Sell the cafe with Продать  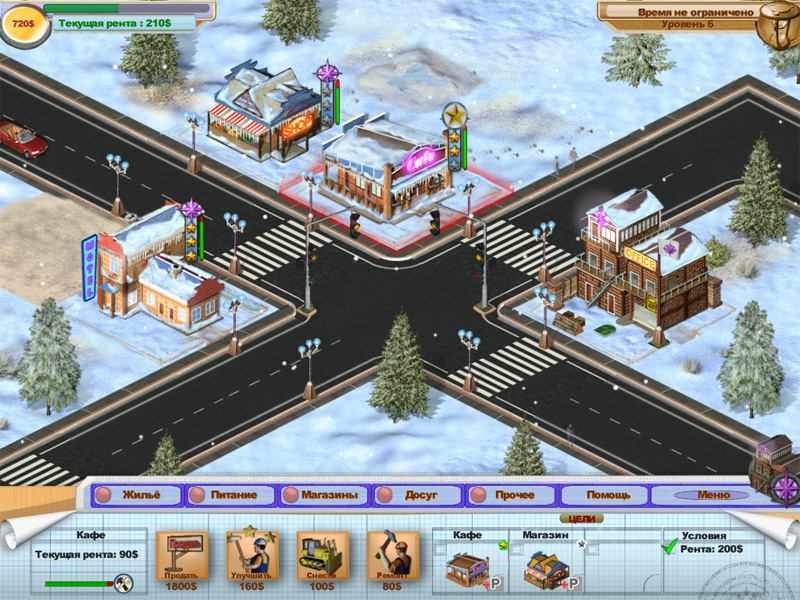pyautogui.click(x=183, y=556)
